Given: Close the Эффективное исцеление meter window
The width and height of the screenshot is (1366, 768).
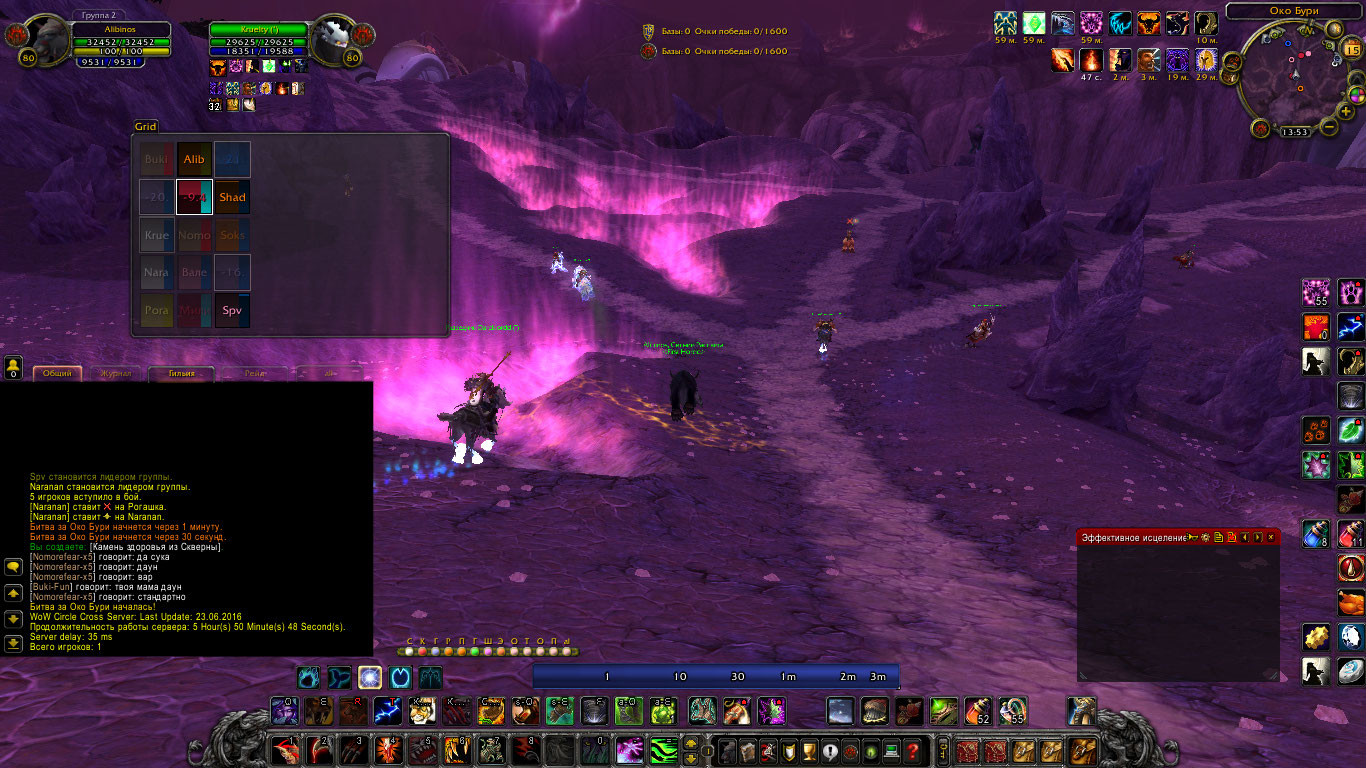Looking at the screenshot, I should click(x=1271, y=537).
